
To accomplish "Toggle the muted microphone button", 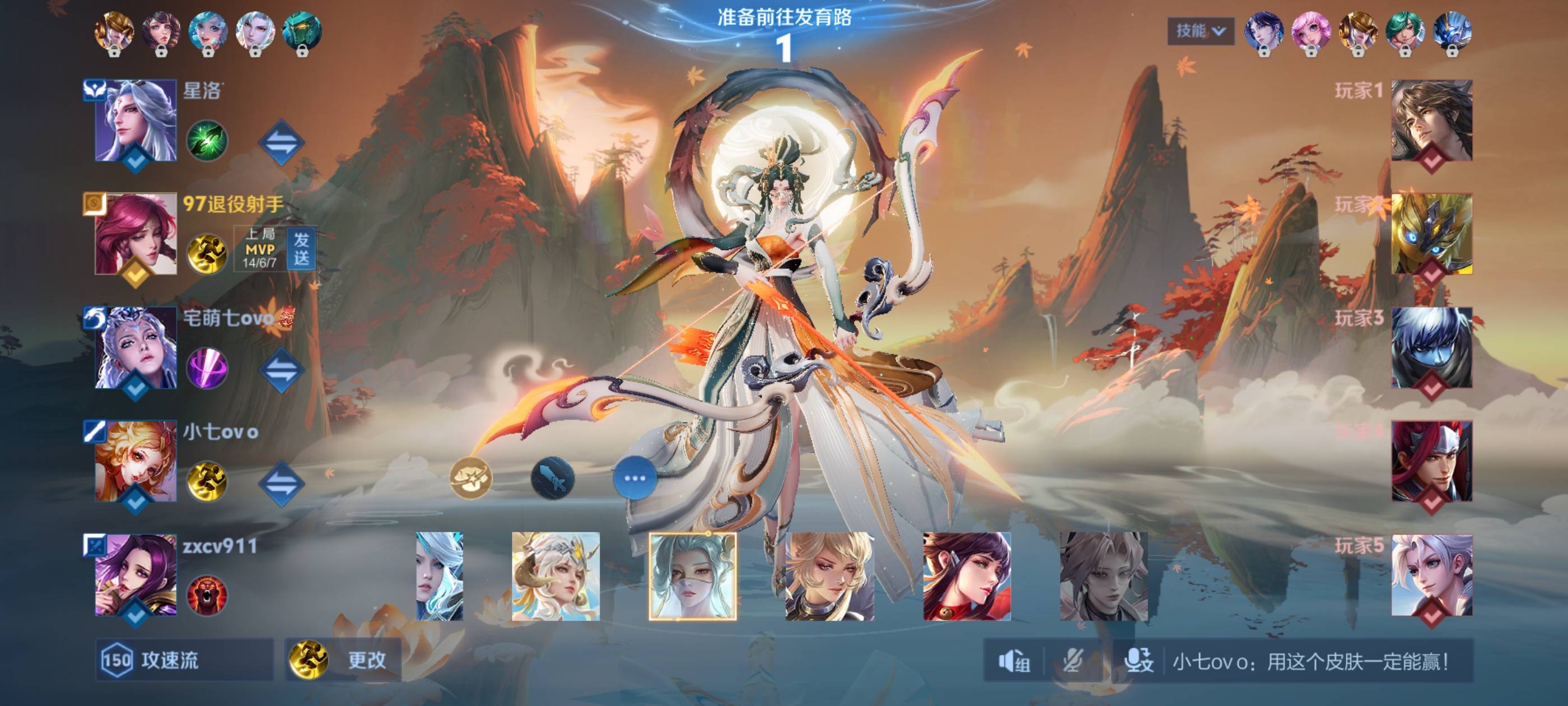I will click(1073, 661).
